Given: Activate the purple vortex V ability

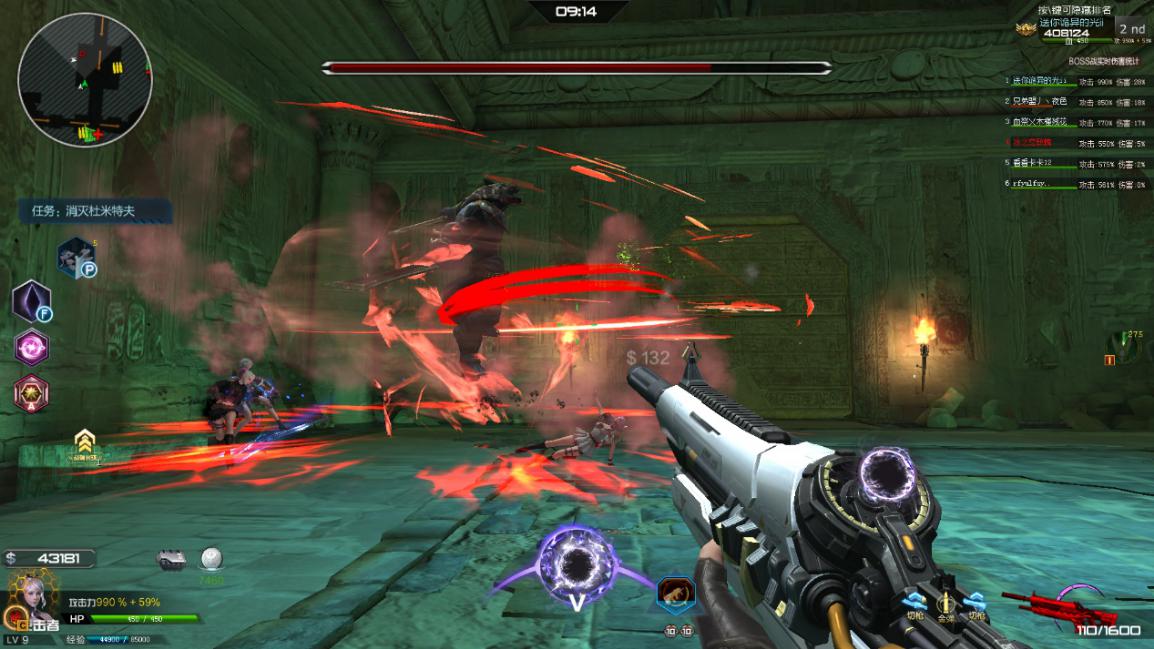Looking at the screenshot, I should point(575,567).
